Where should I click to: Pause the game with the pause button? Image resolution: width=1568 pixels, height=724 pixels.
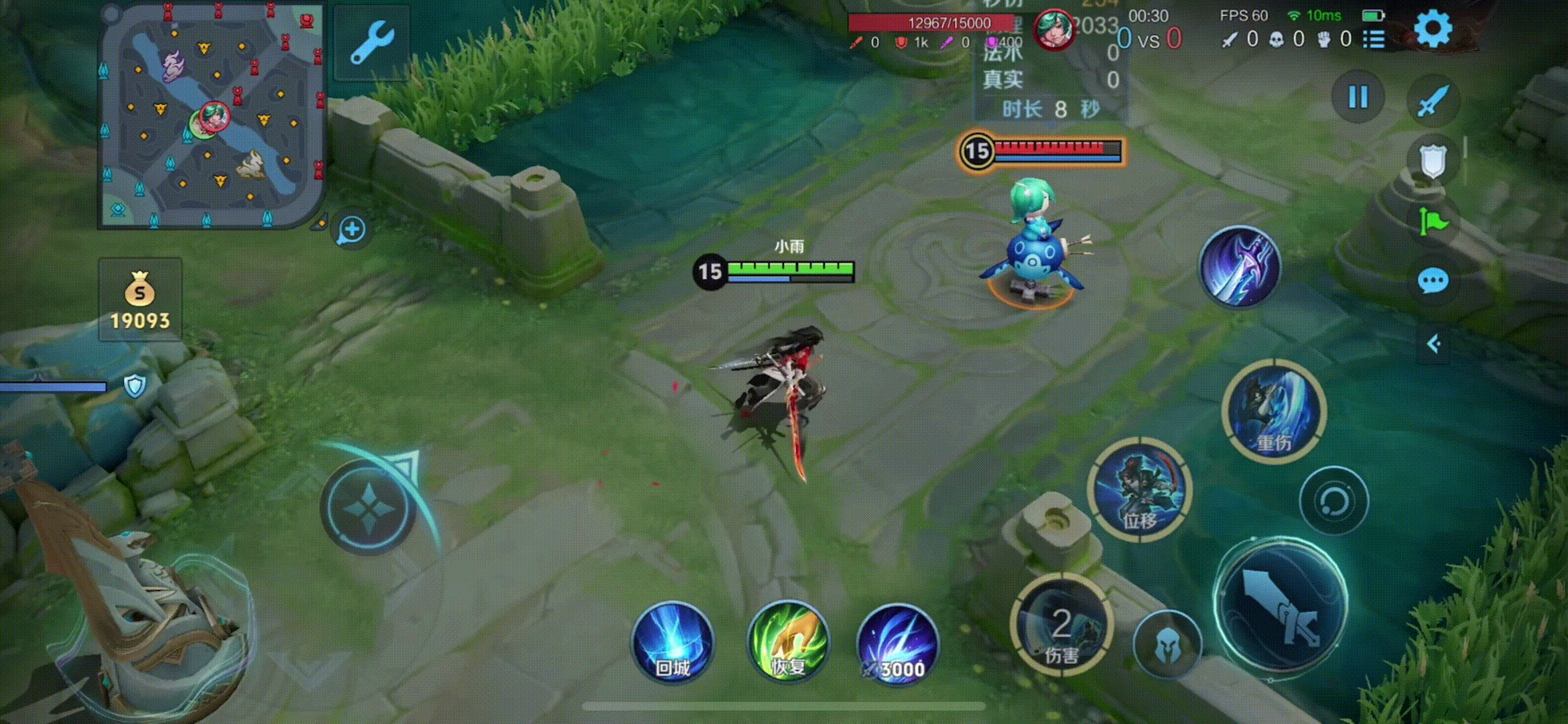[1358, 98]
